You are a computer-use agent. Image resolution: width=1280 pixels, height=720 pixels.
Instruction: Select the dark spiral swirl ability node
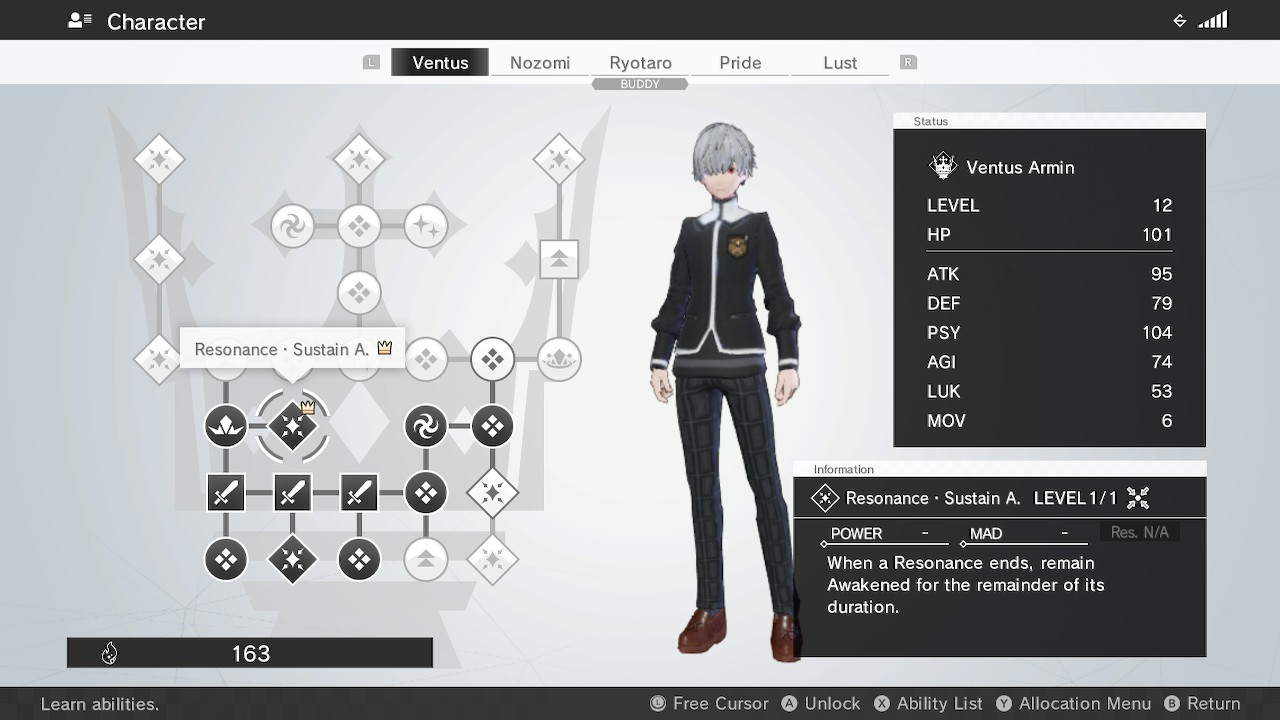[x=425, y=427]
